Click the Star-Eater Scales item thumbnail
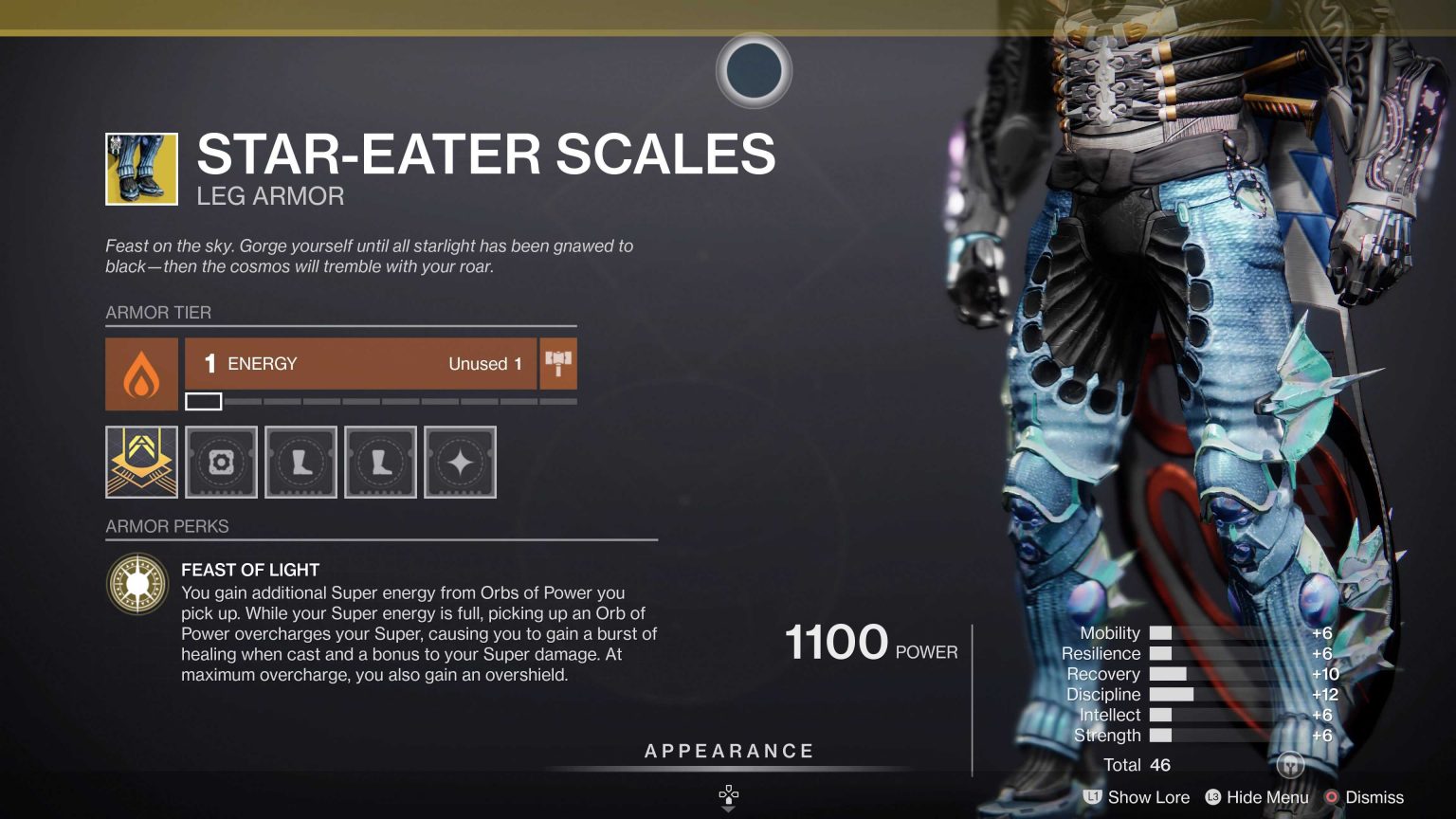Viewport: 1456px width, 819px height. (139, 168)
